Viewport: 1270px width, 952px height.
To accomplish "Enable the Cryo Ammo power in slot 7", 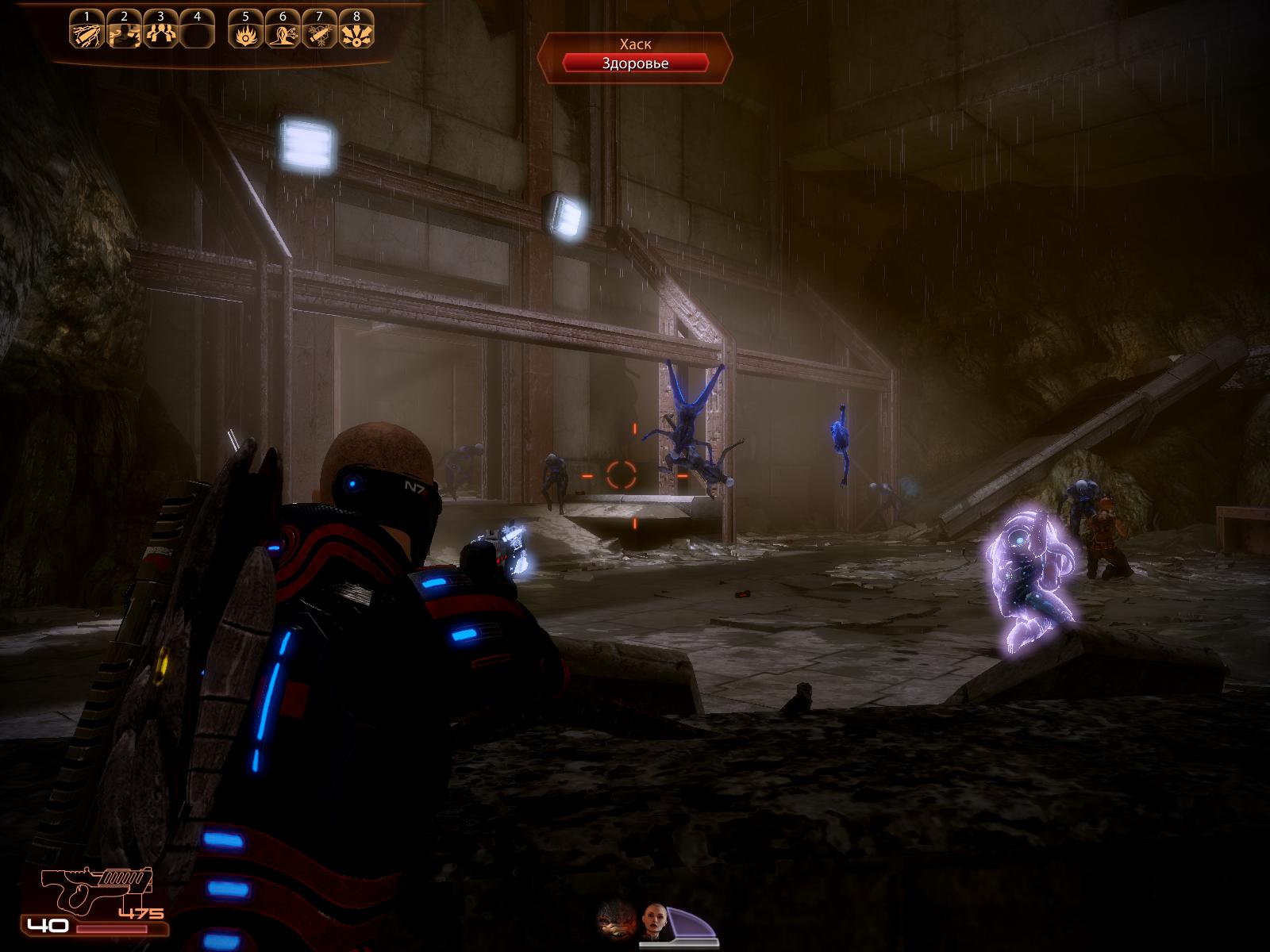I will coord(319,33).
